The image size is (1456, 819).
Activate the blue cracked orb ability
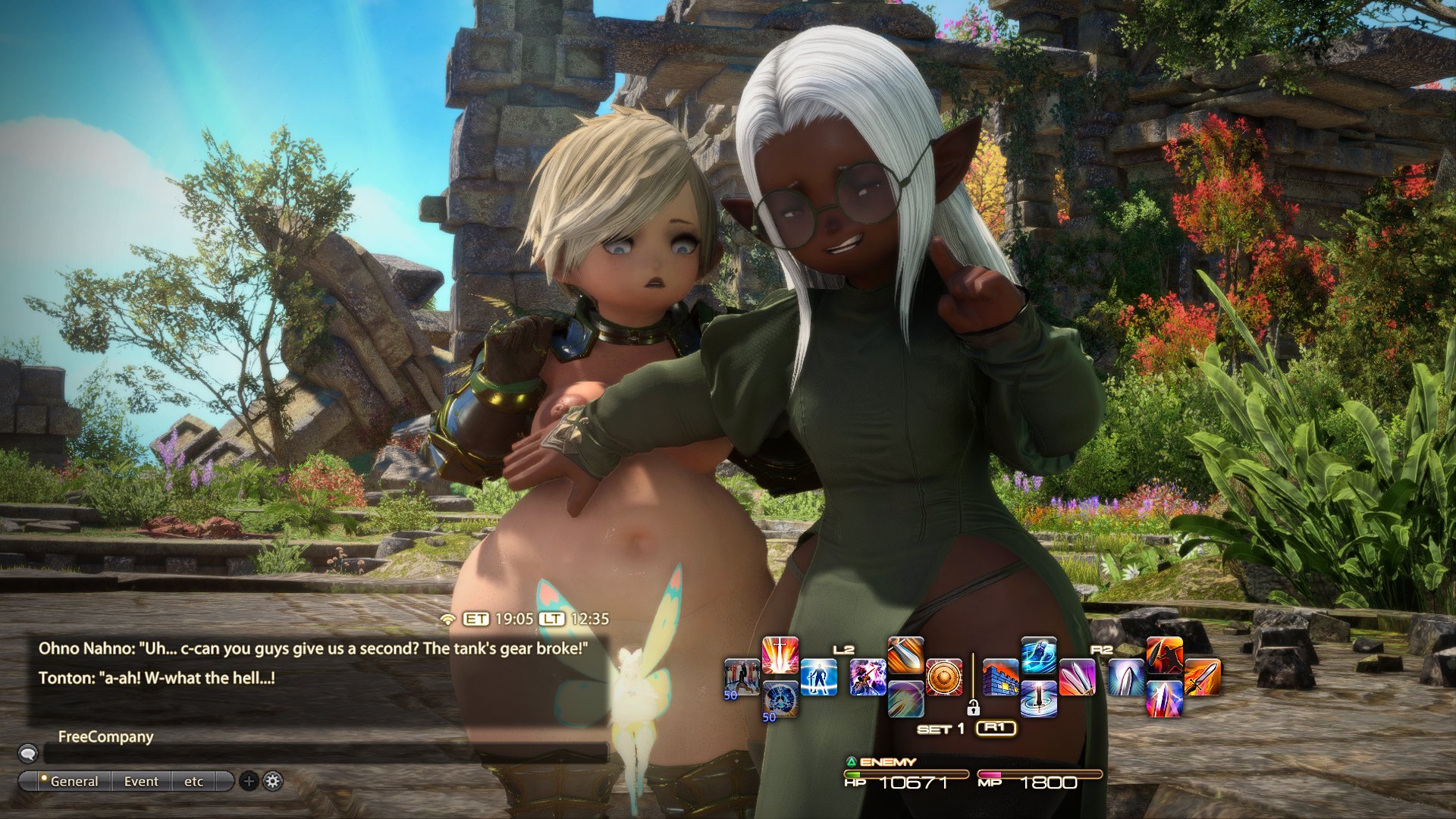(x=780, y=698)
